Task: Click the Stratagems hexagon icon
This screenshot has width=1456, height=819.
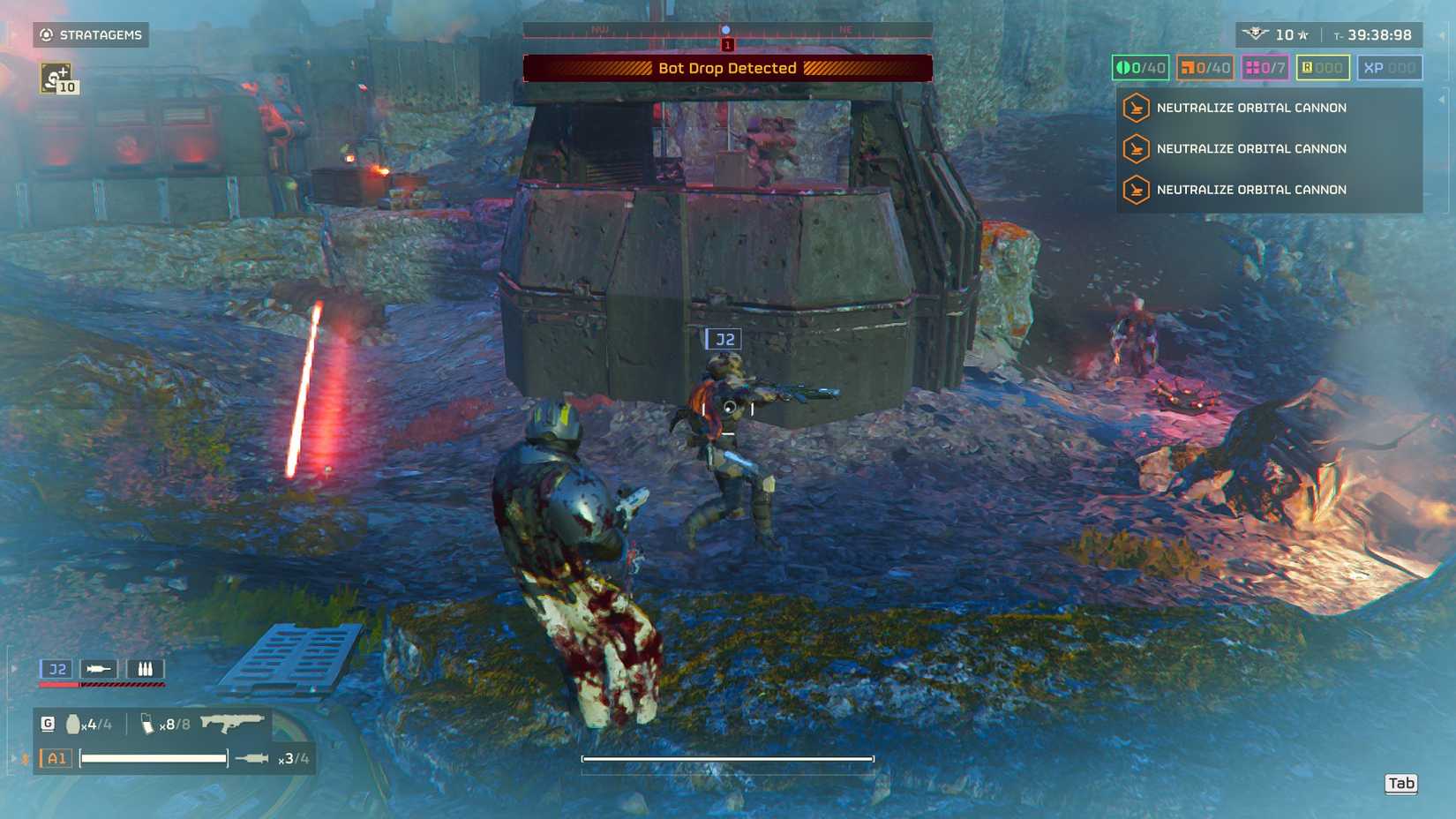Action: [x=46, y=35]
